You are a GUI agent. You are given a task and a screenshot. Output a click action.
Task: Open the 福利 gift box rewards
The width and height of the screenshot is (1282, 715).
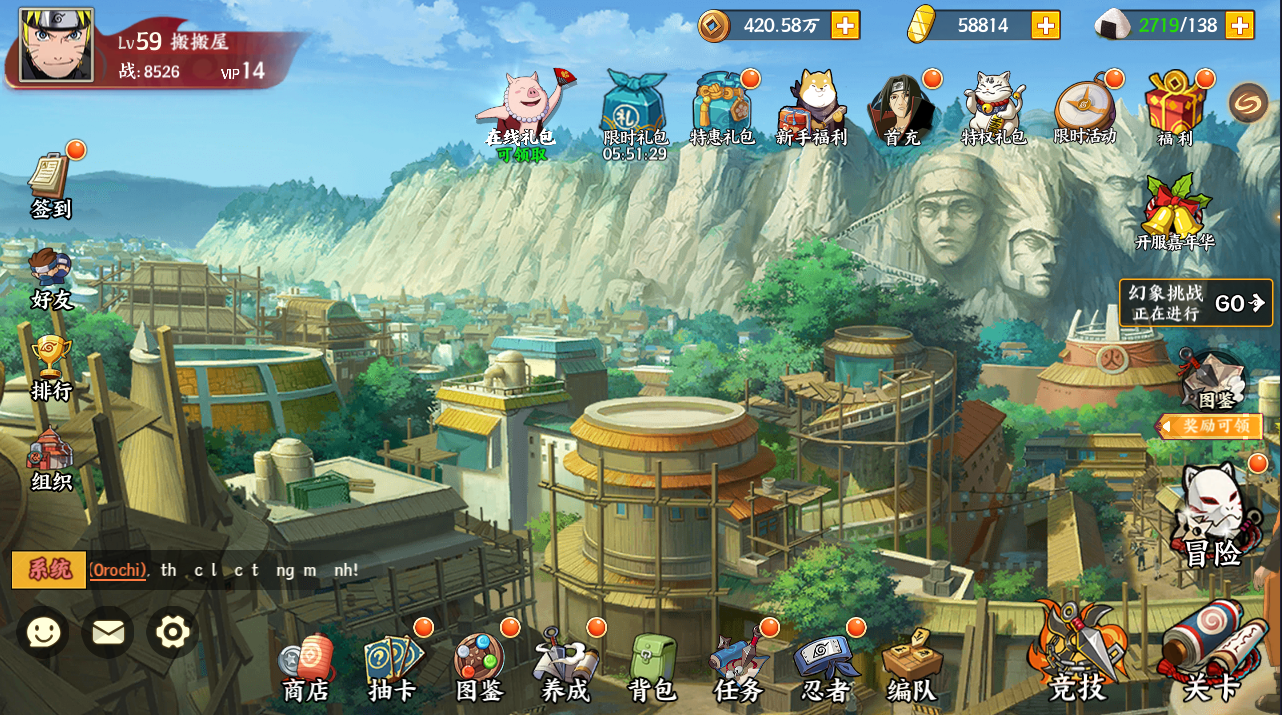pos(1175,110)
